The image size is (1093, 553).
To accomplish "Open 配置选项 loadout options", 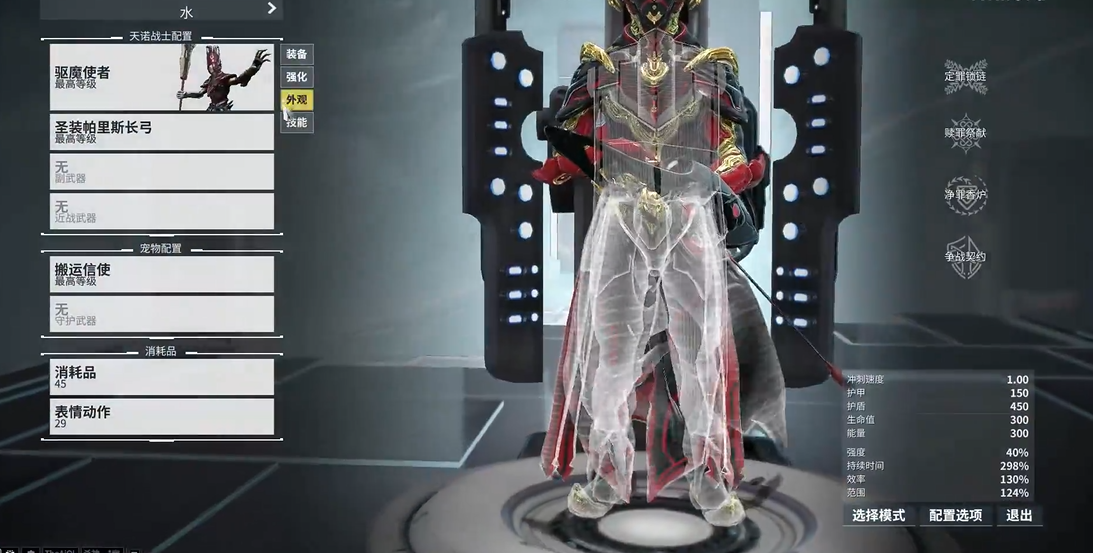I will (955, 516).
